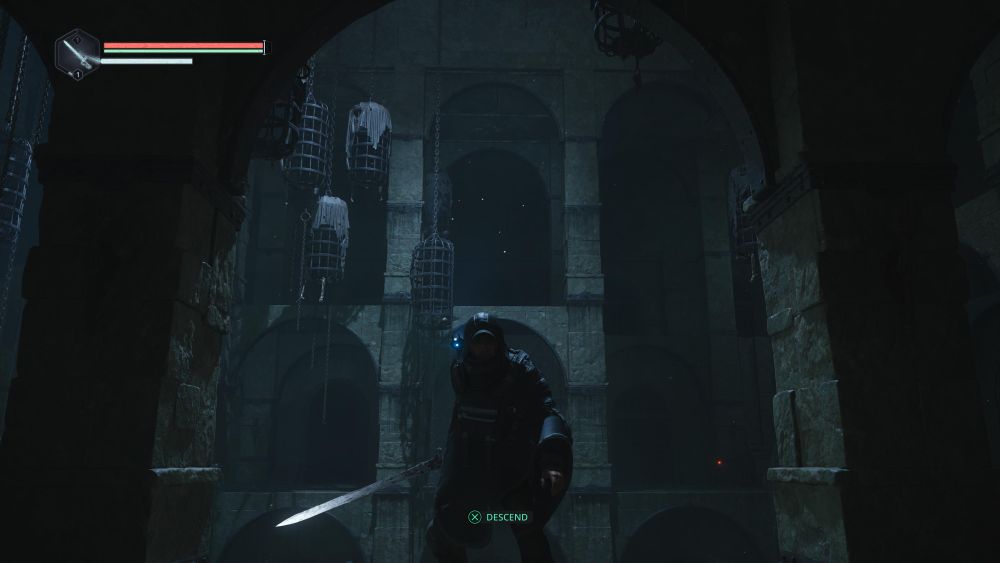Select the equipped sword weapon icon
Viewport: 1000px width, 563px height.
tap(77, 51)
